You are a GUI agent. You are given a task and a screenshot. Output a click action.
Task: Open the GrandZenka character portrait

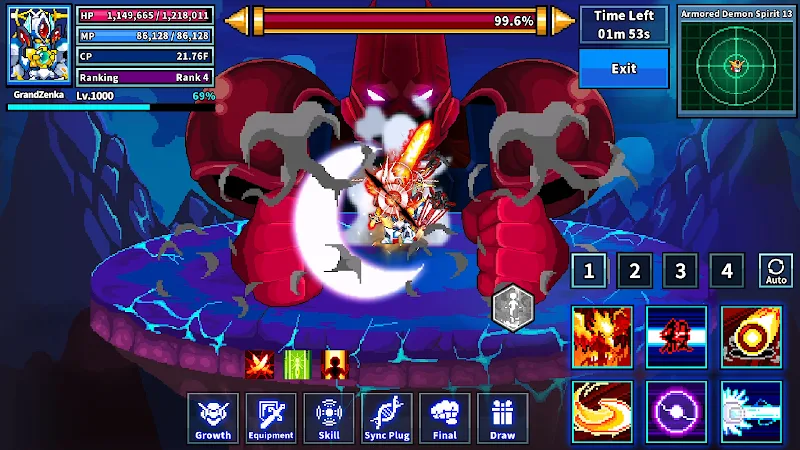pyautogui.click(x=40, y=45)
